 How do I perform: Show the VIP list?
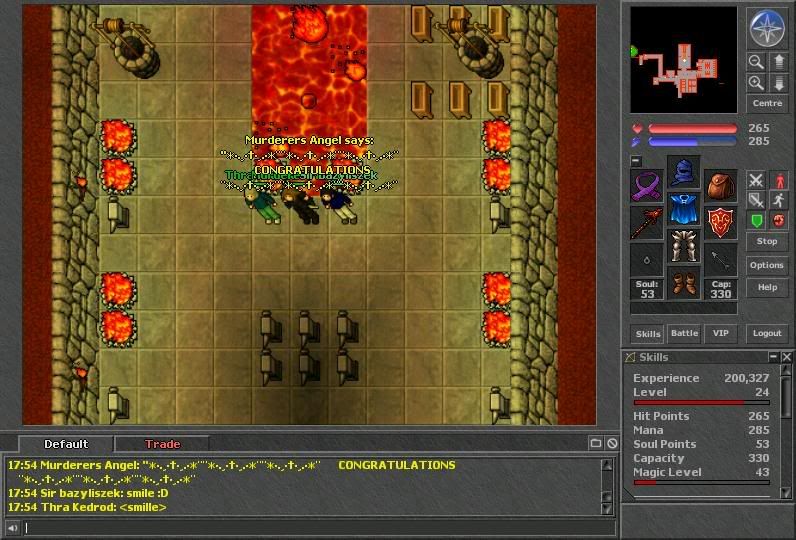tap(719, 333)
